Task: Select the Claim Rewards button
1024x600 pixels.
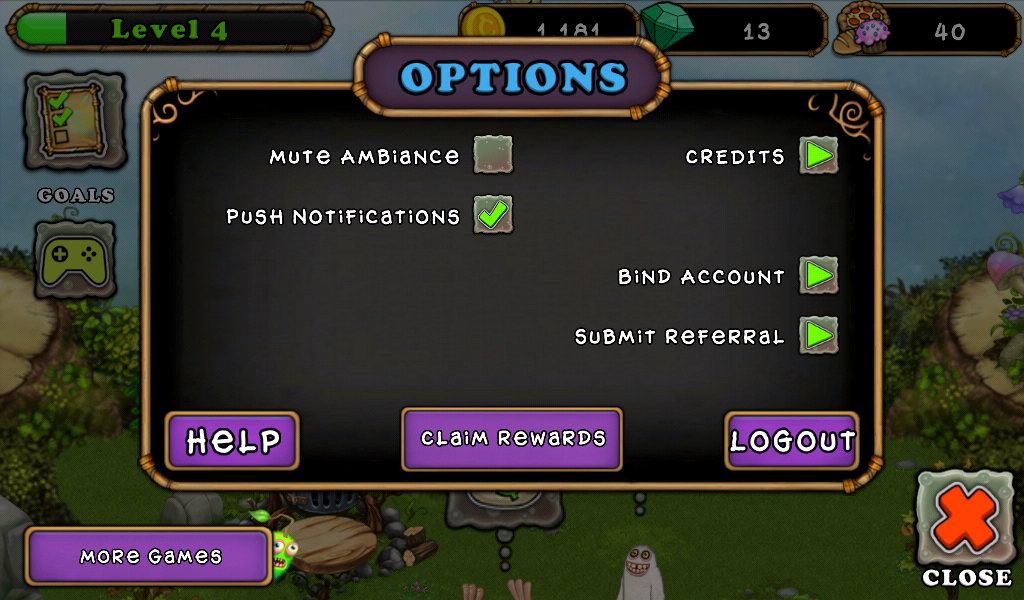Action: tap(512, 438)
